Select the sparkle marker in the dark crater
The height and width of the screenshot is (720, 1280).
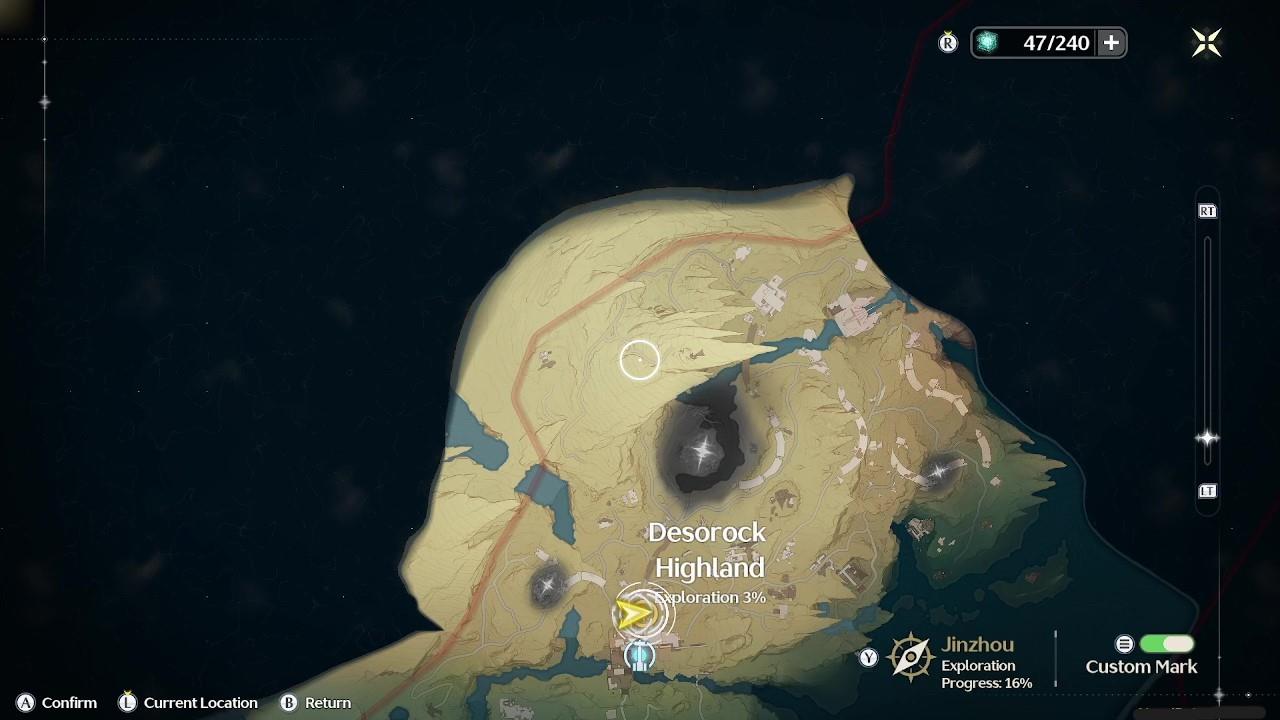click(x=705, y=449)
